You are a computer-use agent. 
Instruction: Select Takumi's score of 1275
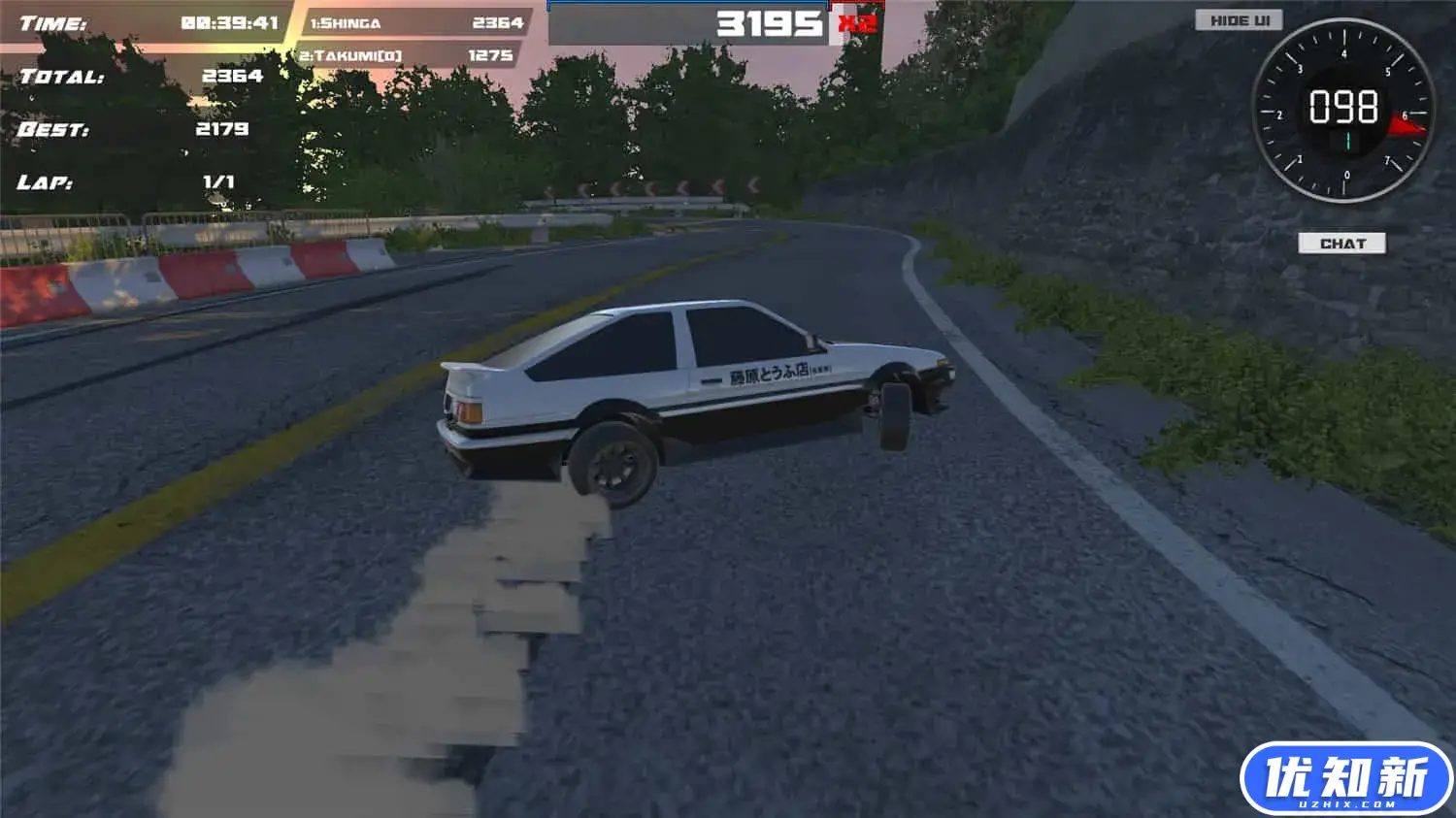(x=493, y=56)
